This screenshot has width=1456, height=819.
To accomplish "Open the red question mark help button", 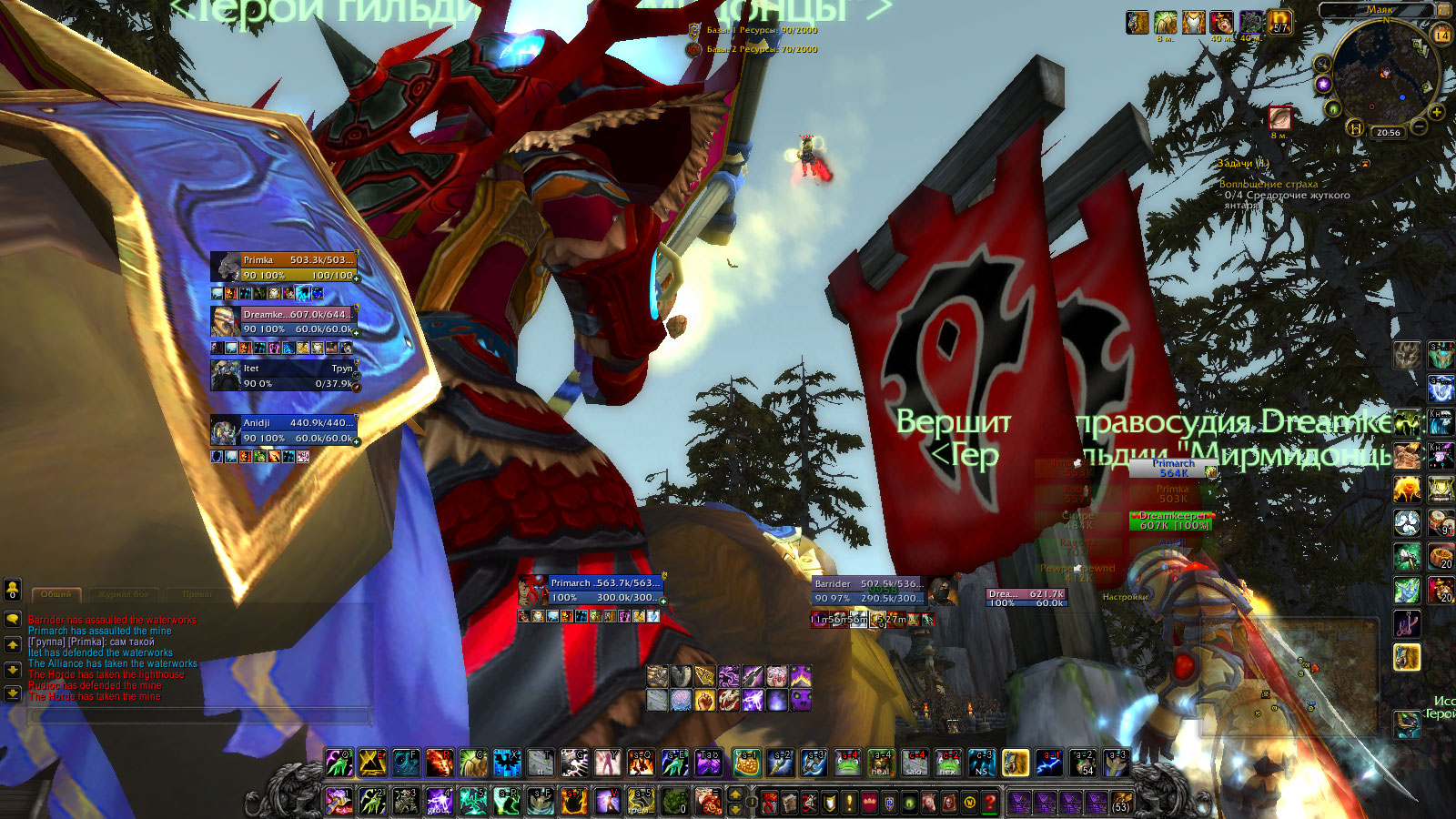I will [x=990, y=802].
